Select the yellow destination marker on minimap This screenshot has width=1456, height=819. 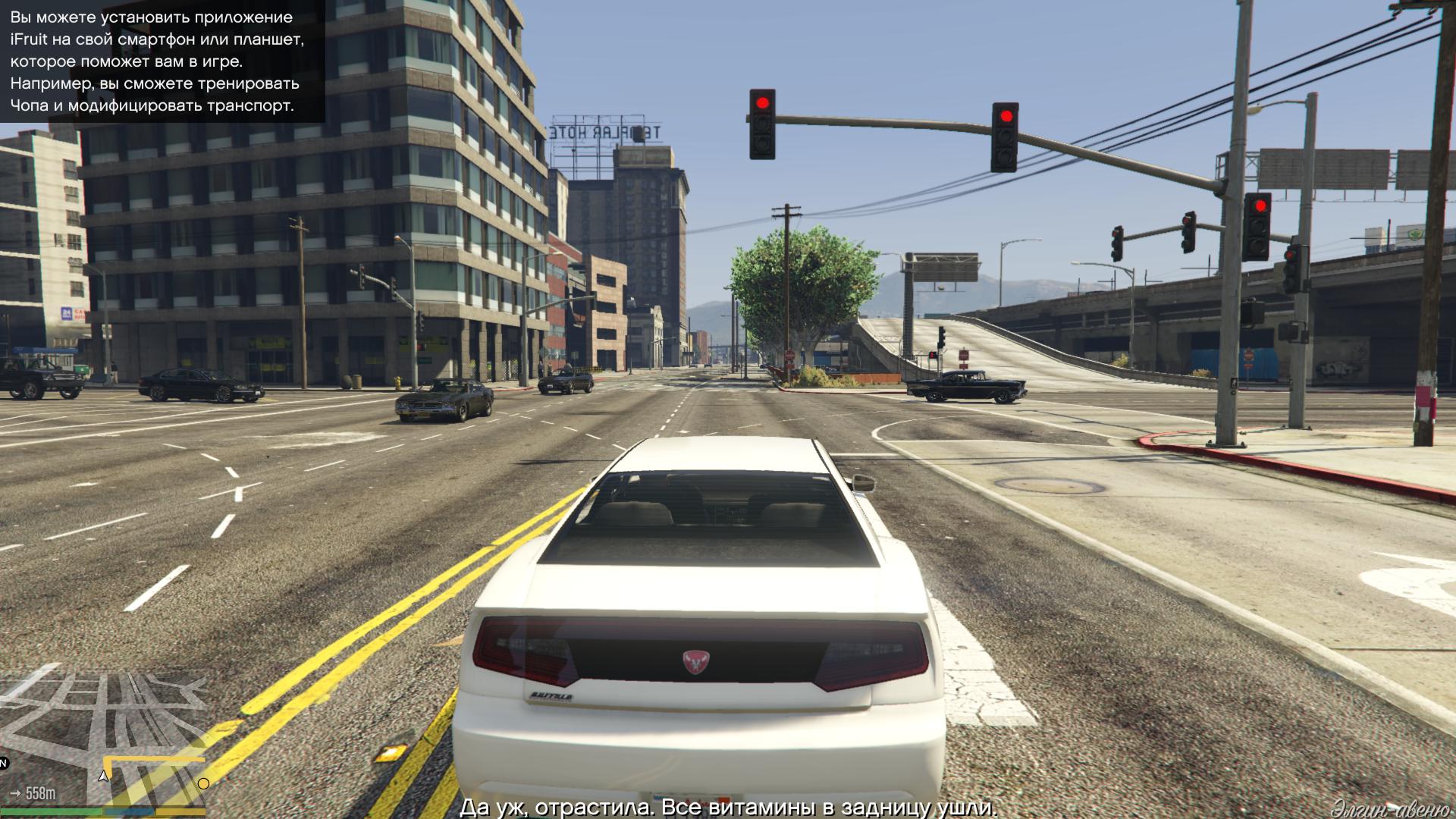coord(203,783)
